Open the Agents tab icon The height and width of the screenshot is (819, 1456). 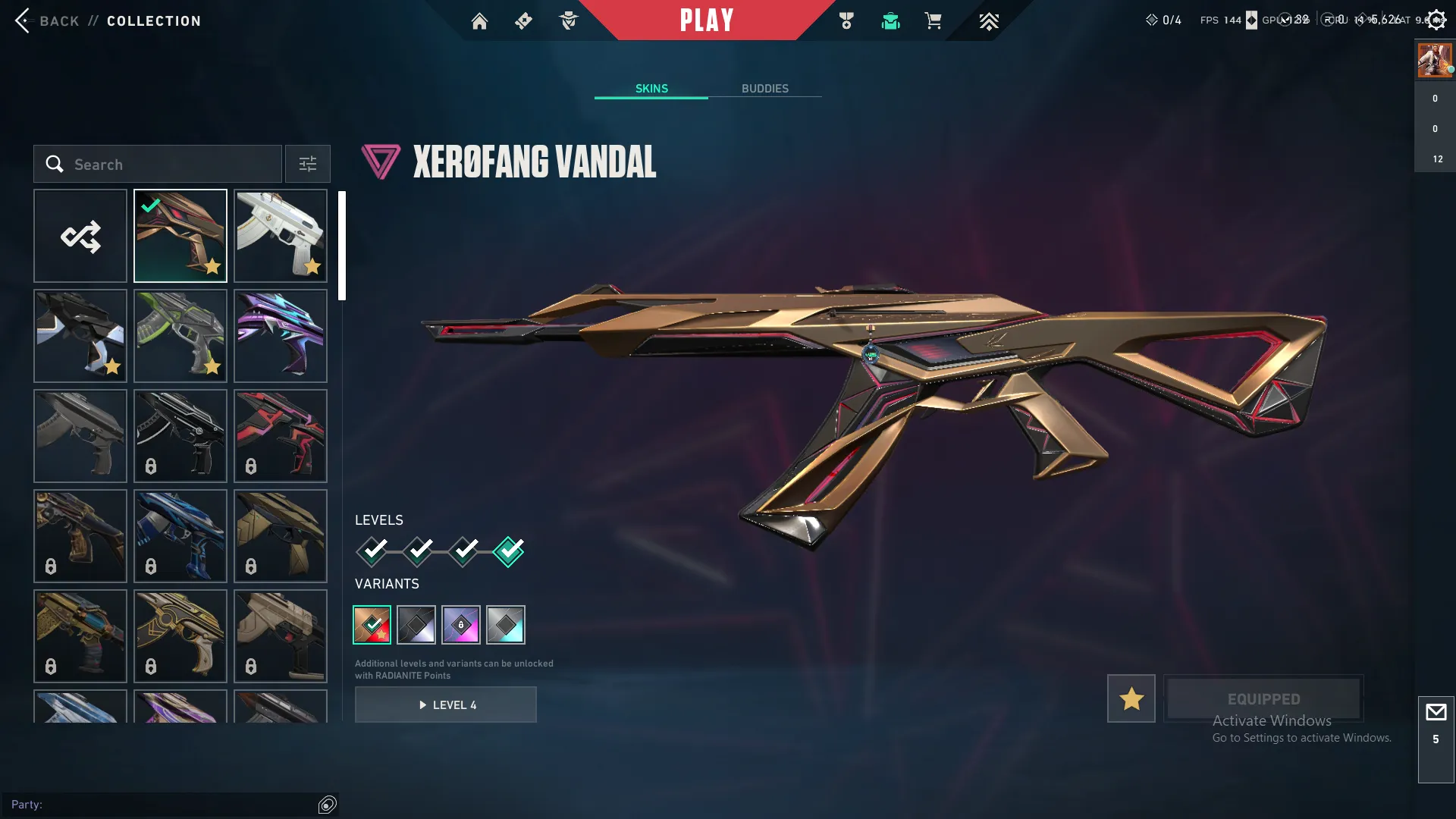point(570,21)
